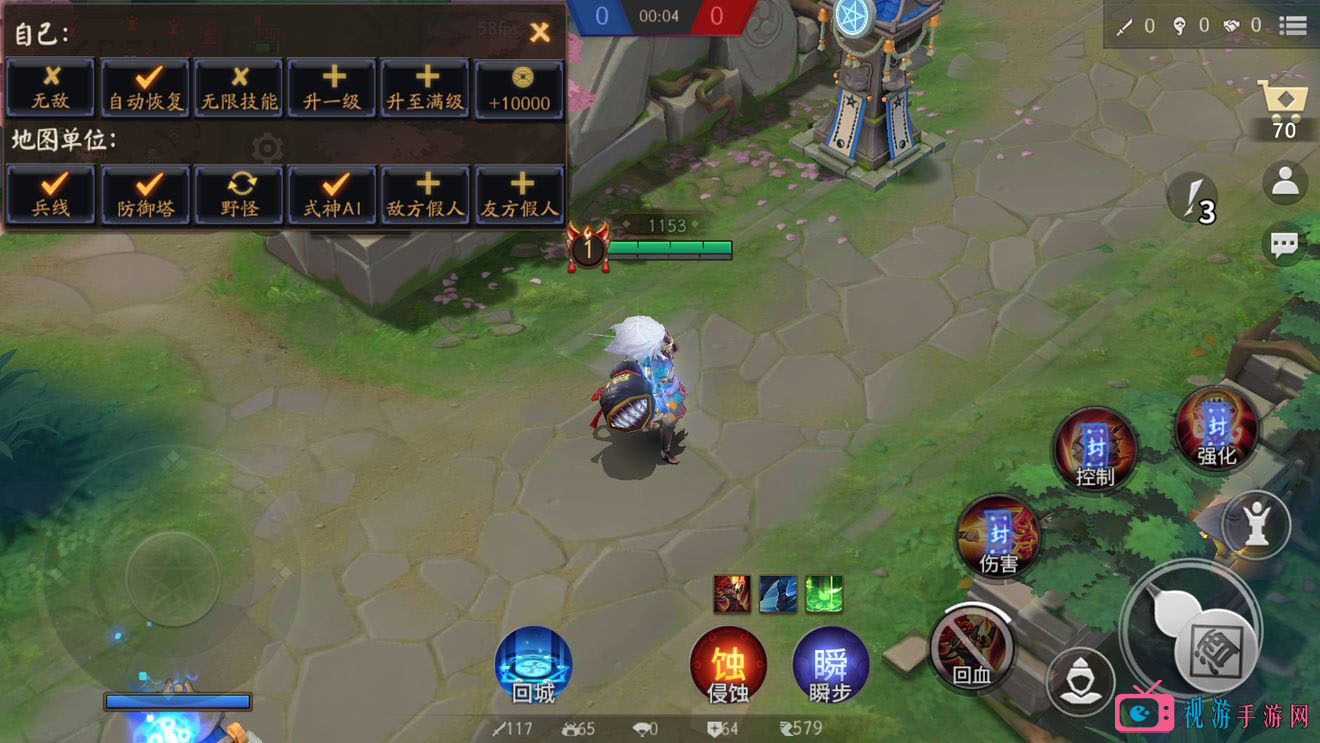Cast the 瞬步 flash spell
1320x743 pixels.
(x=830, y=665)
